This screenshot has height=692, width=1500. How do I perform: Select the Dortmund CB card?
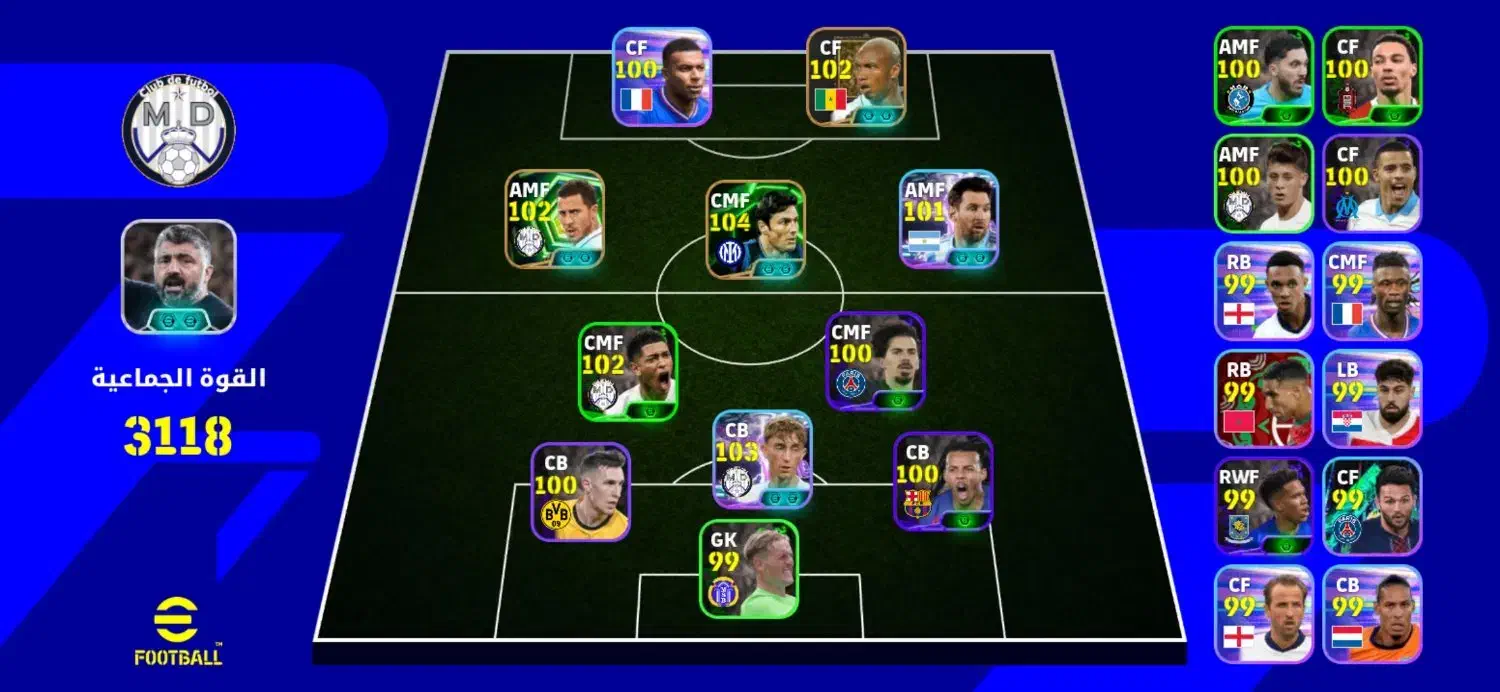pos(580,492)
